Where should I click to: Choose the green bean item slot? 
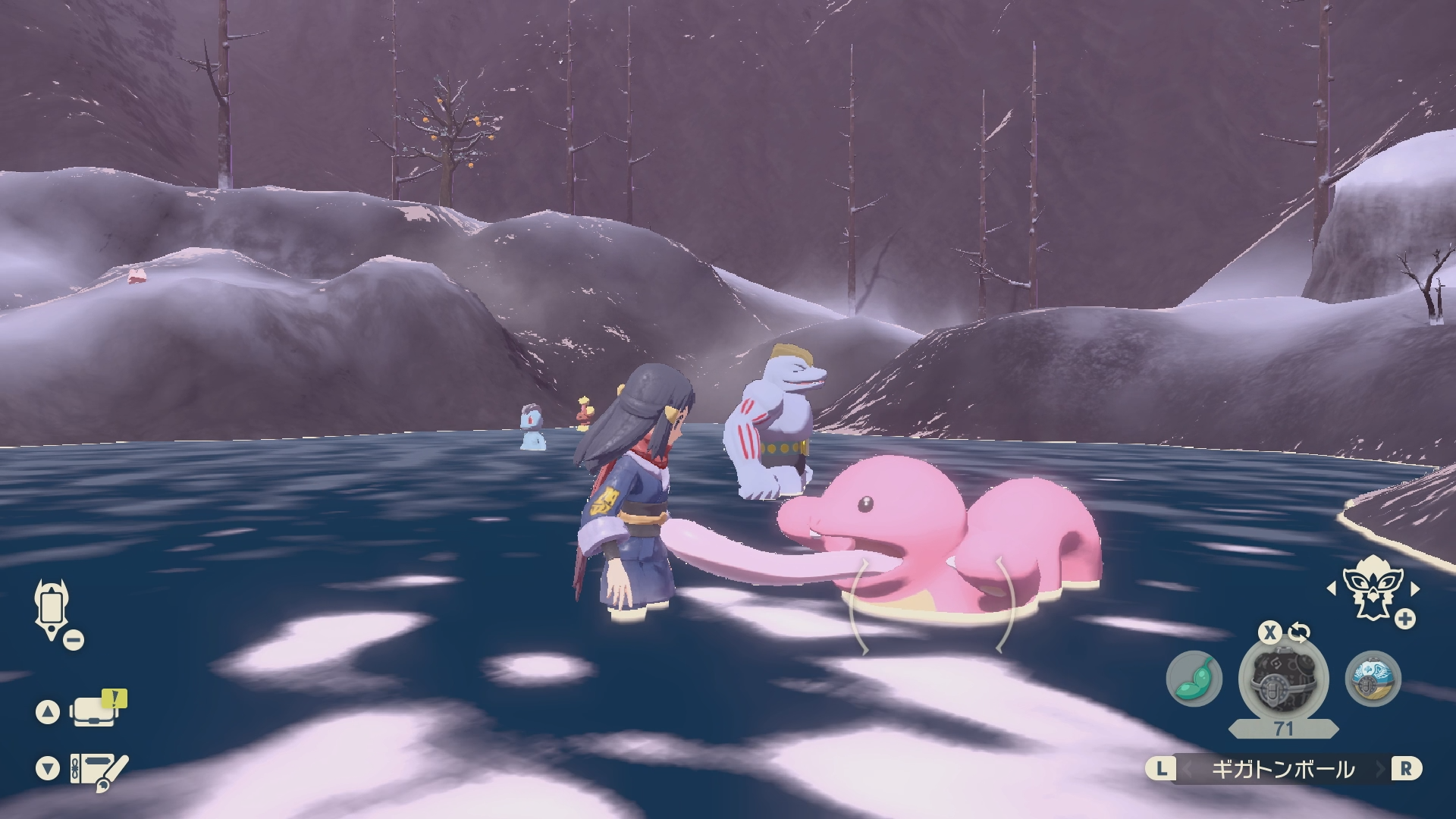point(1194,679)
